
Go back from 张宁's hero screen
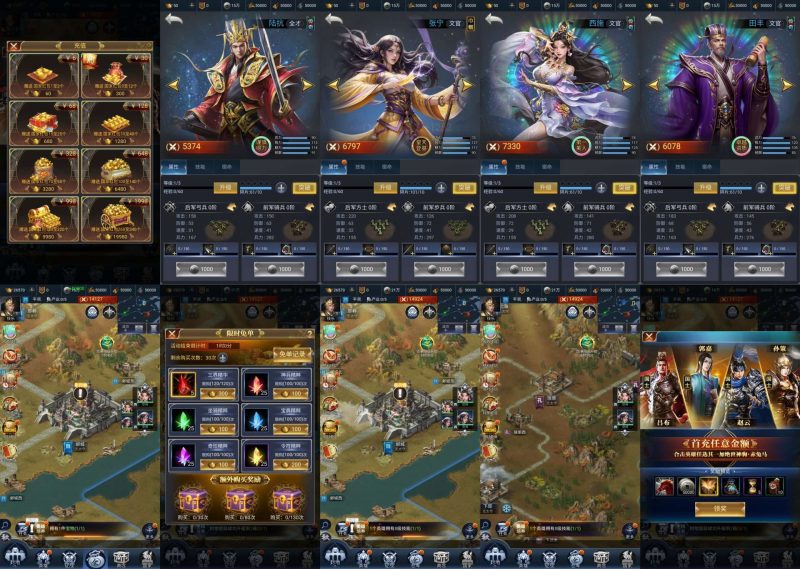coord(332,18)
